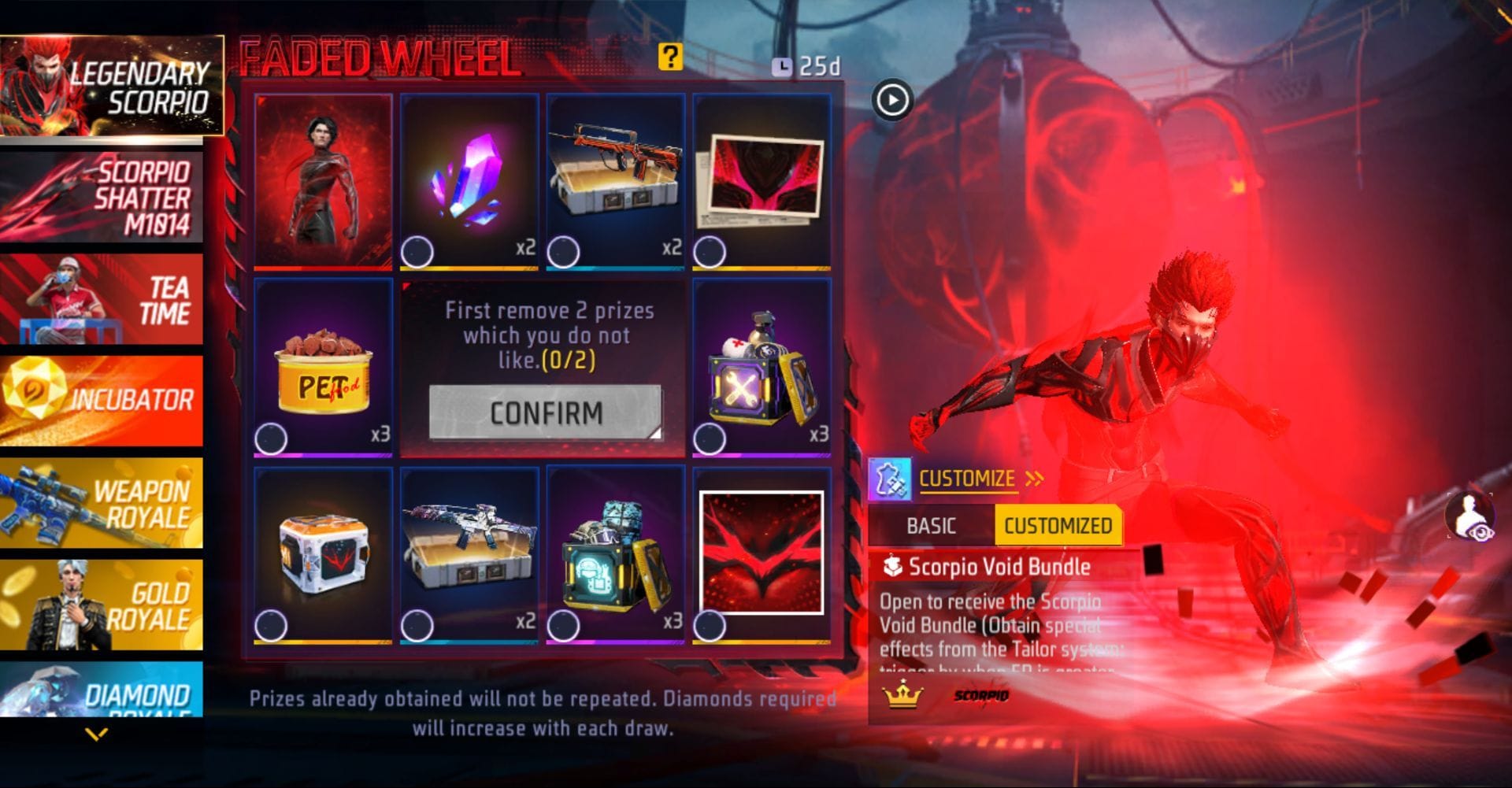Screen dimensions: 1512x788
Task: Click the red-clad woman bundle prize thumbnail
Action: pos(325,179)
